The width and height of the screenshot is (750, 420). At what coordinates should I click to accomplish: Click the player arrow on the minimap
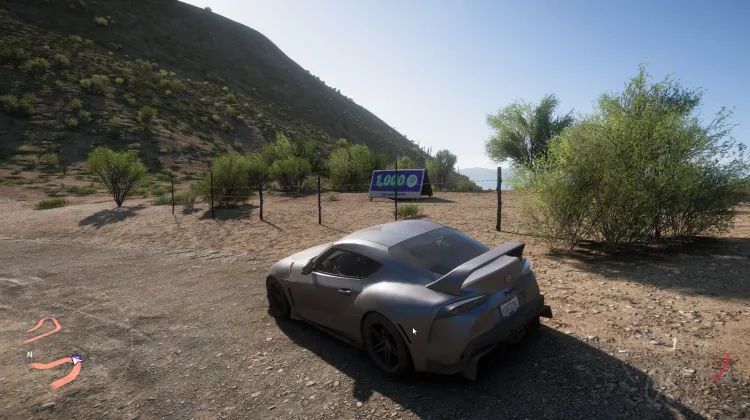tap(77, 358)
